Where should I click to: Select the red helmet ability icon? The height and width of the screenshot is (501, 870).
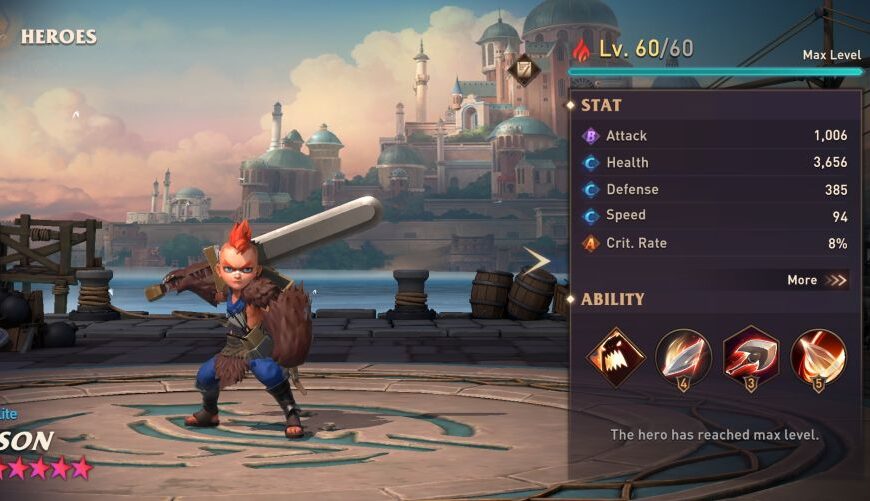tap(750, 356)
